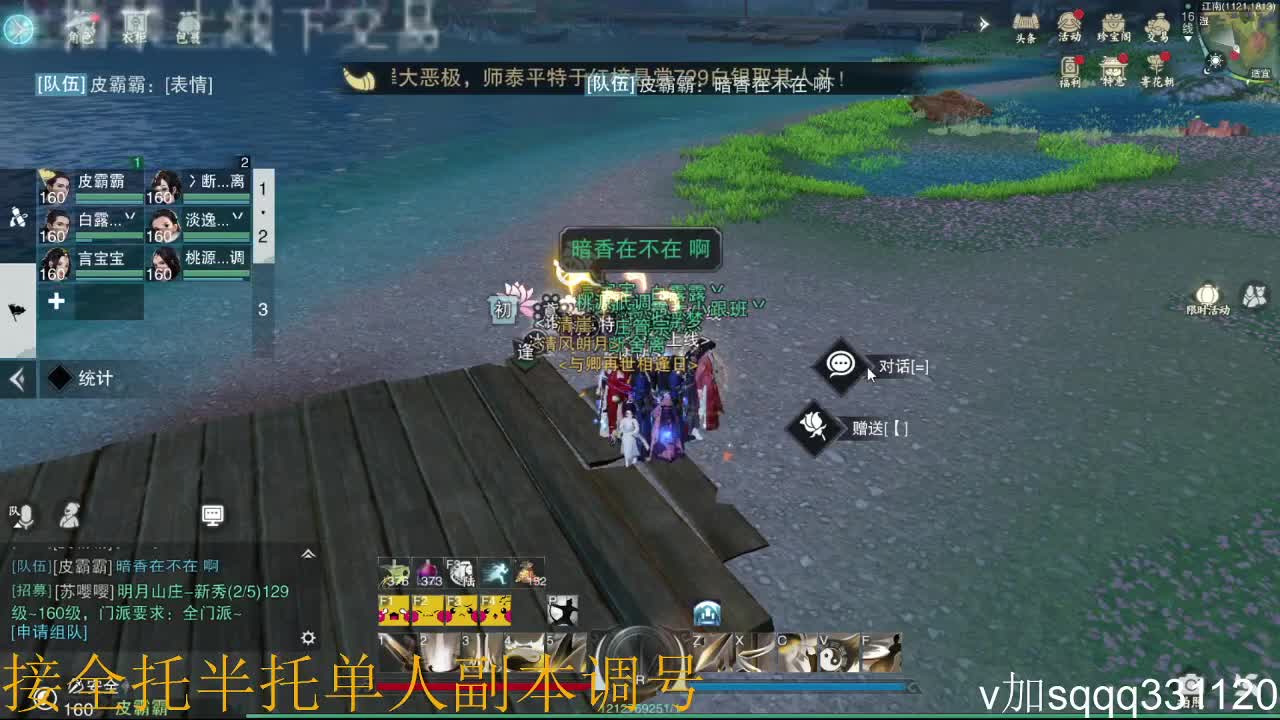Open the 头条 headlines panel

(x=1026, y=25)
